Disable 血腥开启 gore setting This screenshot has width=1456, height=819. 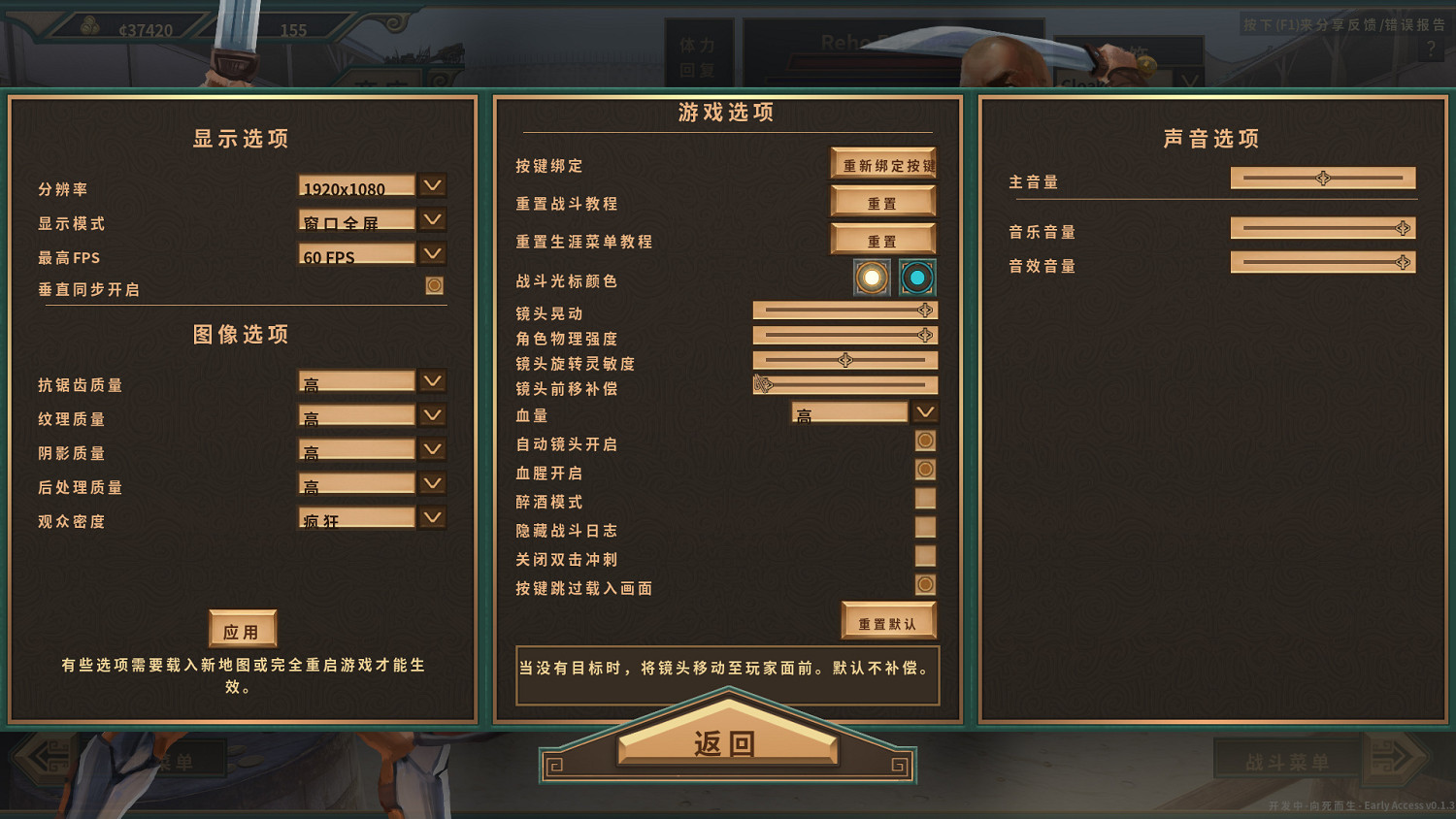924,469
